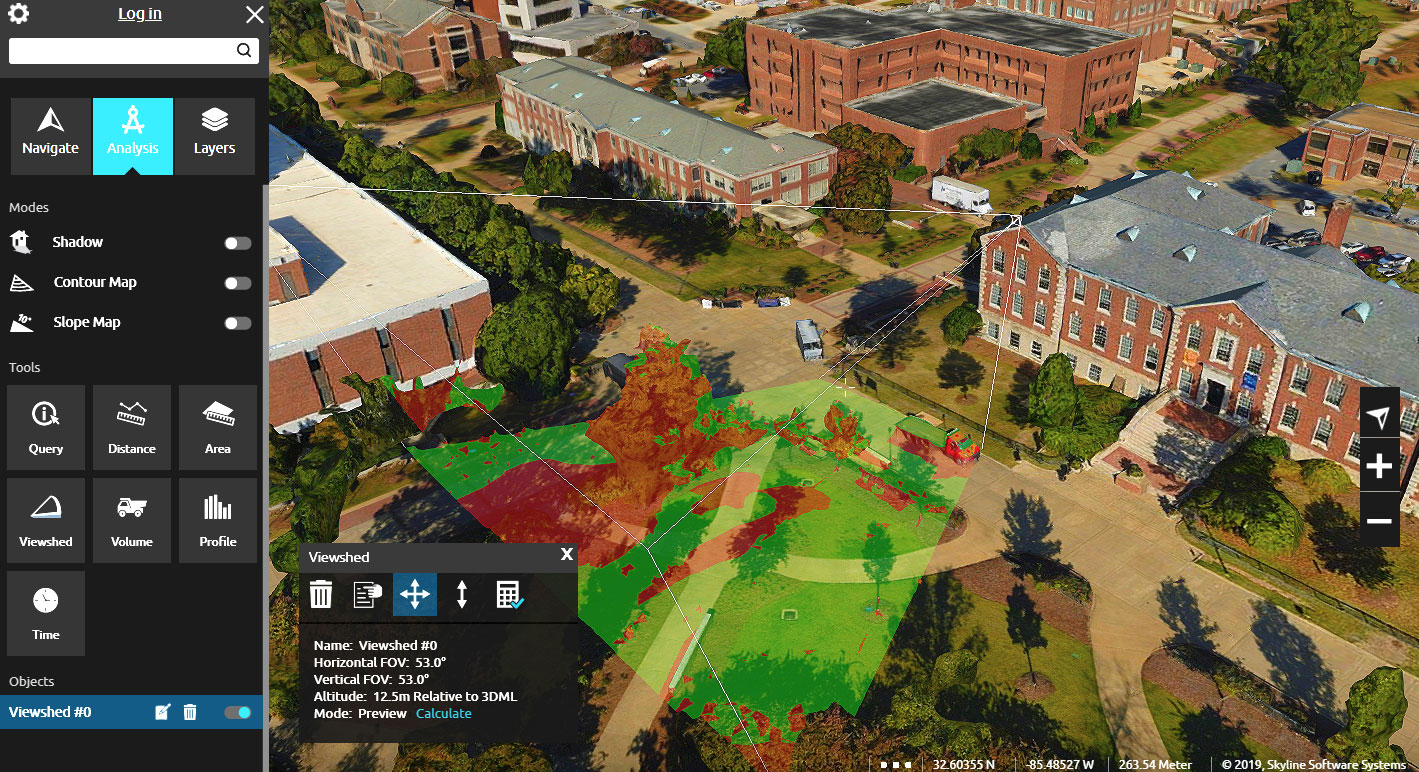Screen dimensions: 1419x772
Task: Enable the Shadow mode toggle
Action: point(237,242)
